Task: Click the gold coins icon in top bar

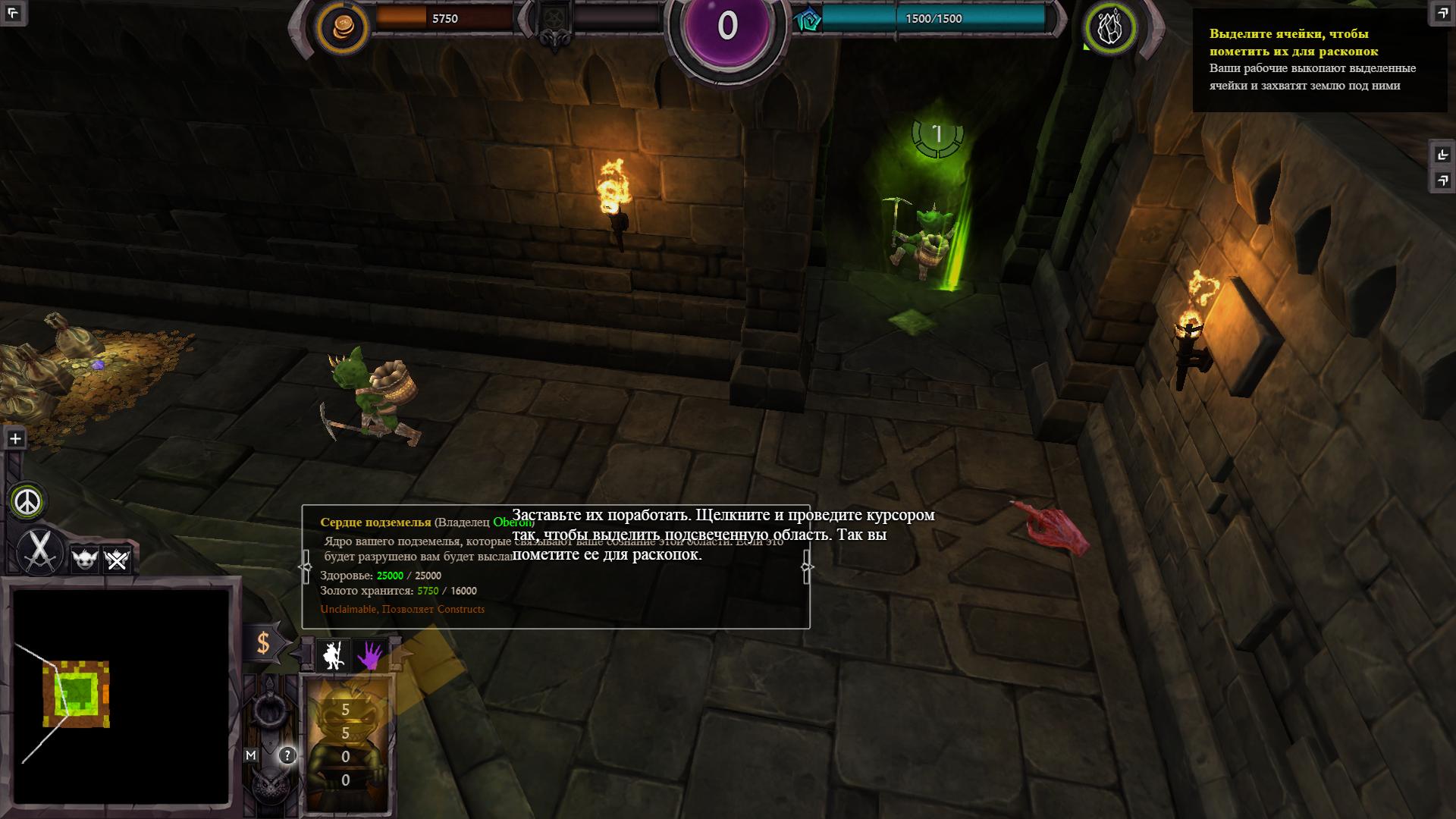Action: coord(343,27)
